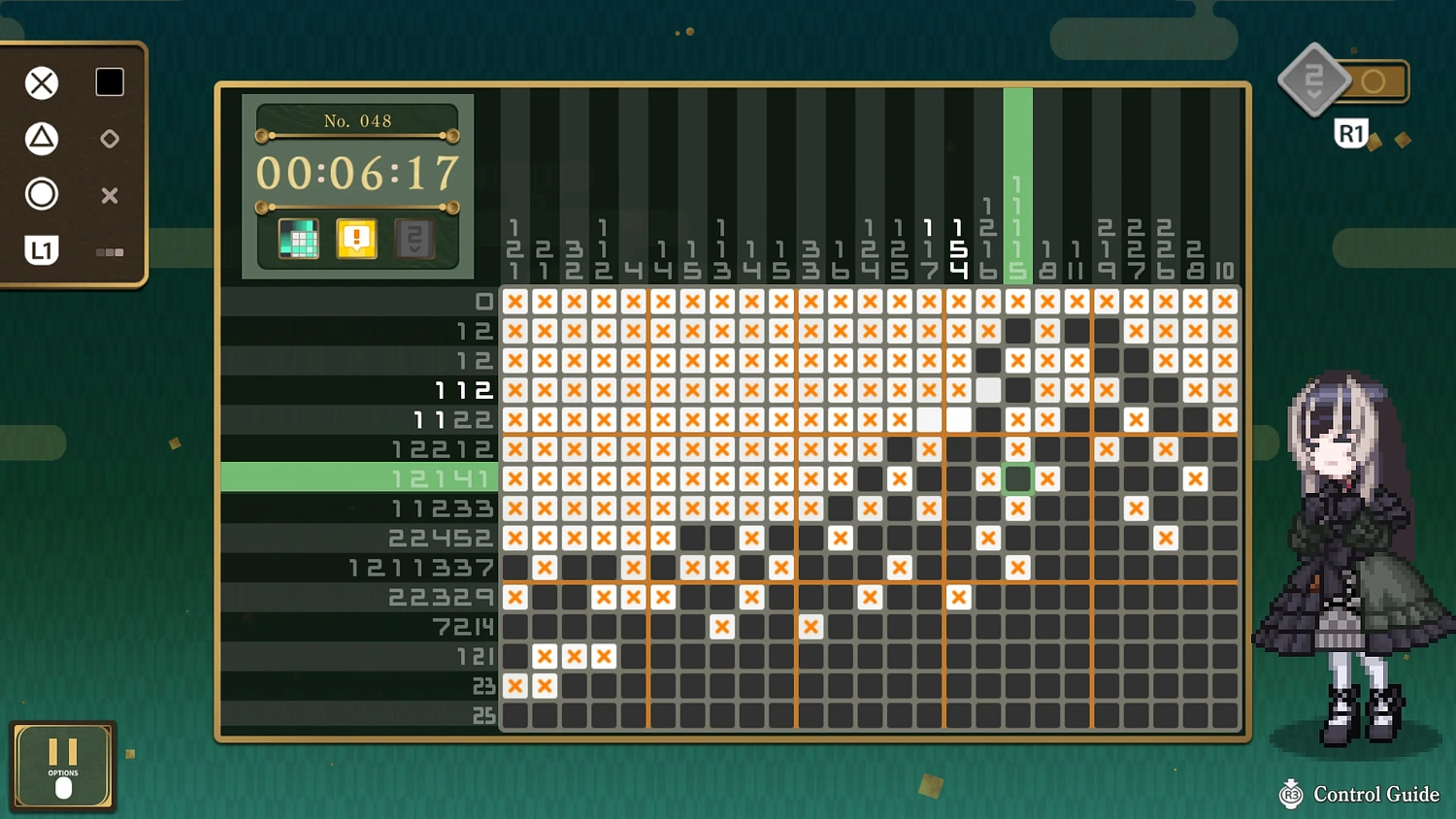Click the Square fill control icon

tap(109, 82)
